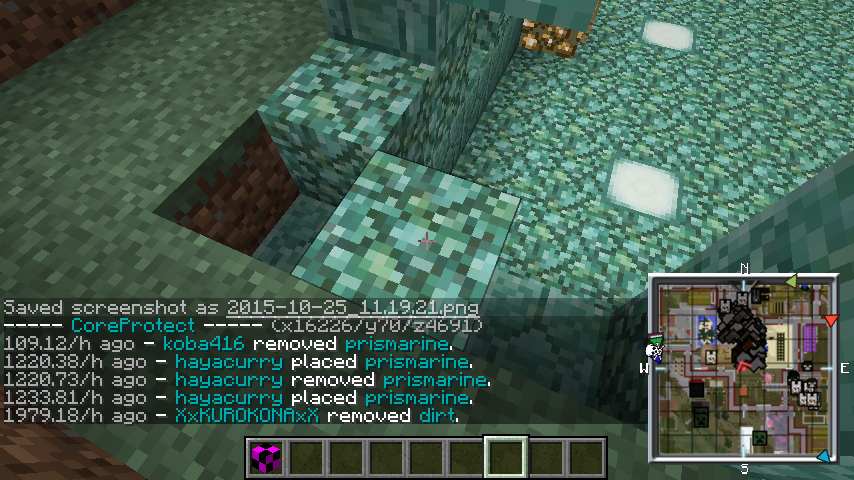Select the magenta block hotbar slot

pyautogui.click(x=266, y=458)
